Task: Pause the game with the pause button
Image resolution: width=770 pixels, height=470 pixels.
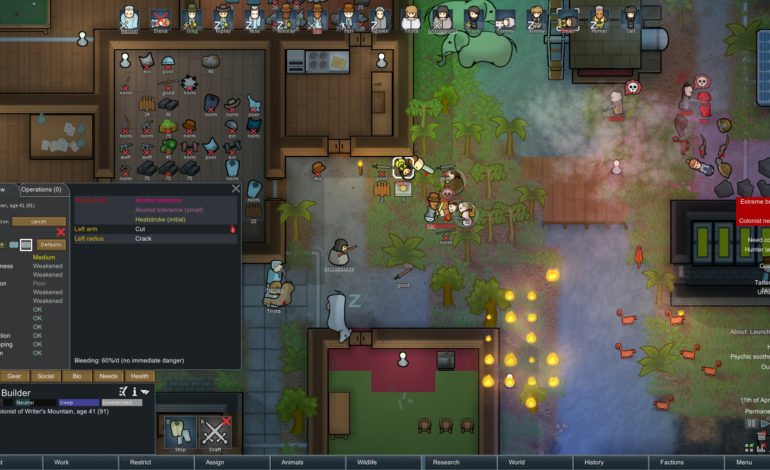Action: [x=750, y=423]
